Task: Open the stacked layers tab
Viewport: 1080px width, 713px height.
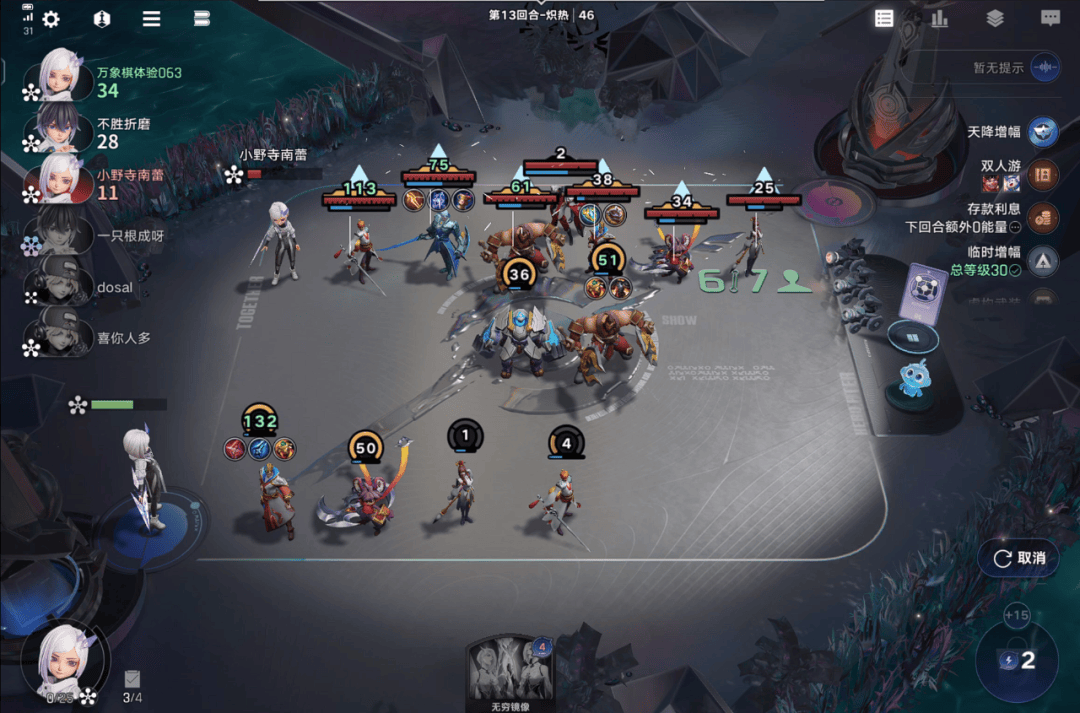Action: pyautogui.click(x=994, y=18)
